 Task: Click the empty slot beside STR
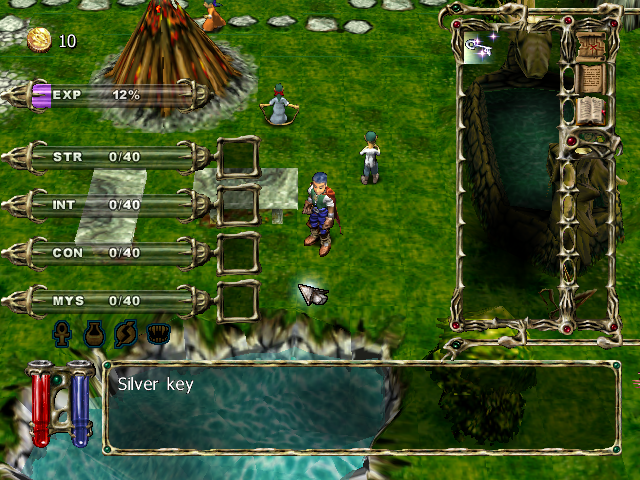[238, 157]
